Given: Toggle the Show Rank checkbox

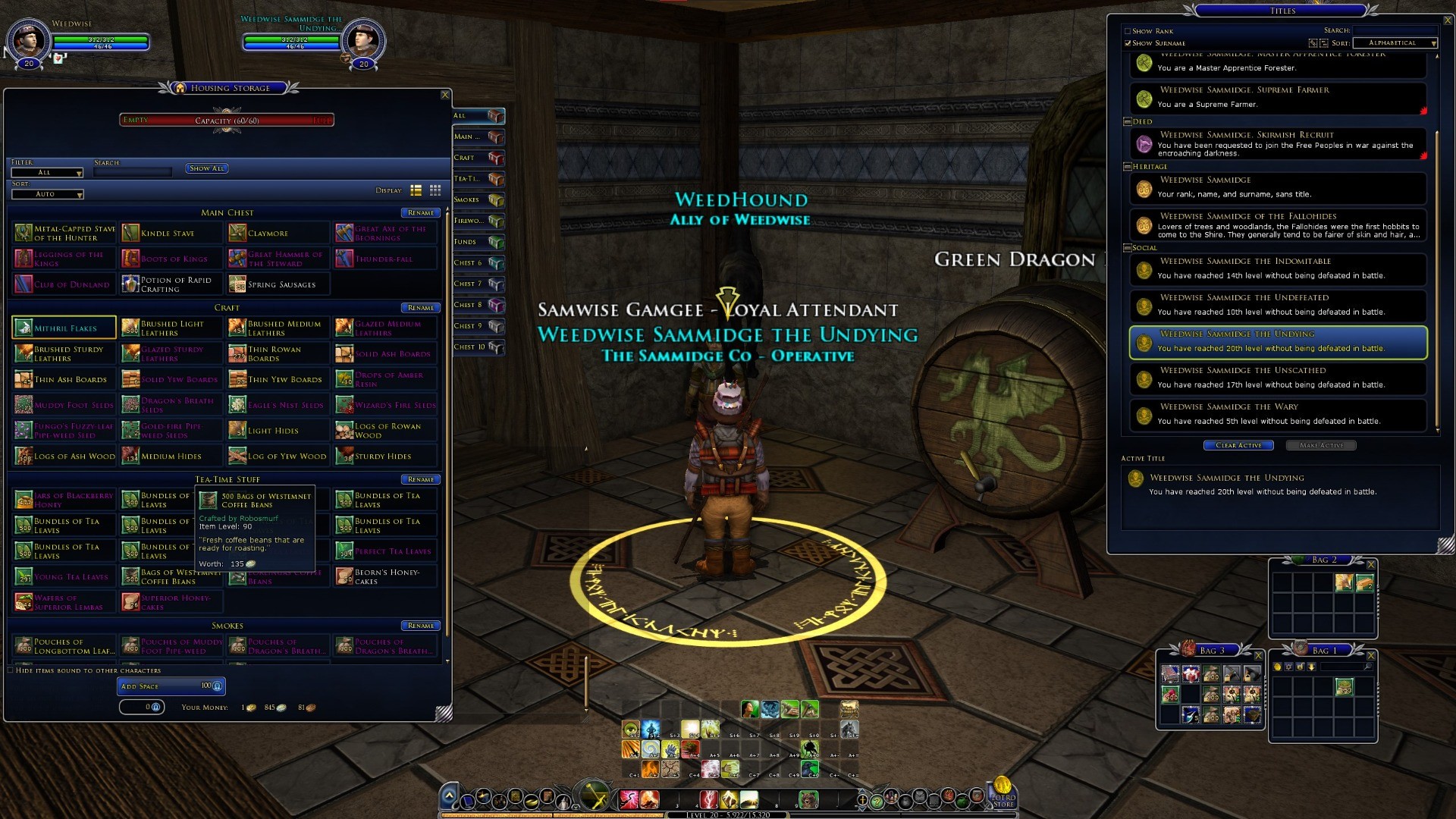Looking at the screenshot, I should (1128, 32).
